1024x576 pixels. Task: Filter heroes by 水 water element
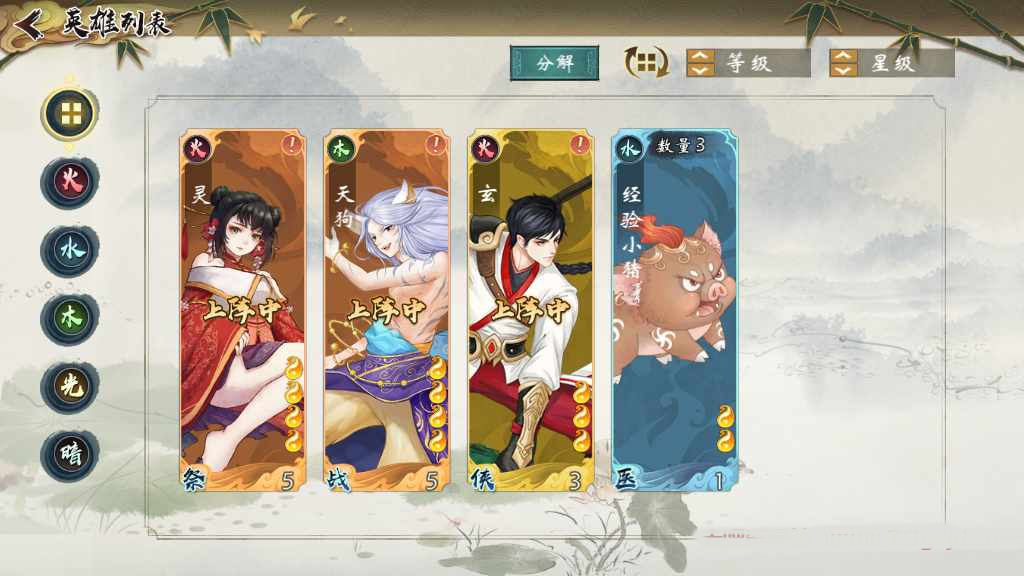tap(70, 251)
